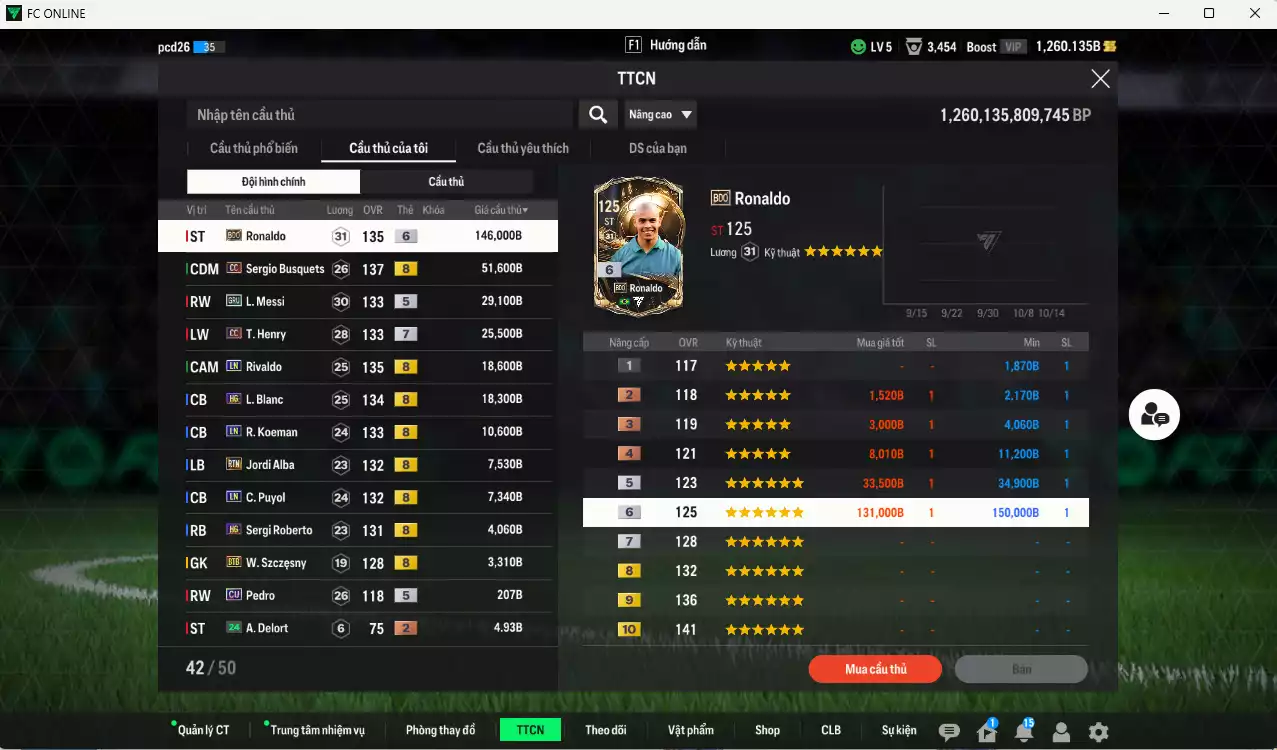Choose the upgrade level 10 row
Image resolution: width=1277 pixels, height=750 pixels.
835,630
